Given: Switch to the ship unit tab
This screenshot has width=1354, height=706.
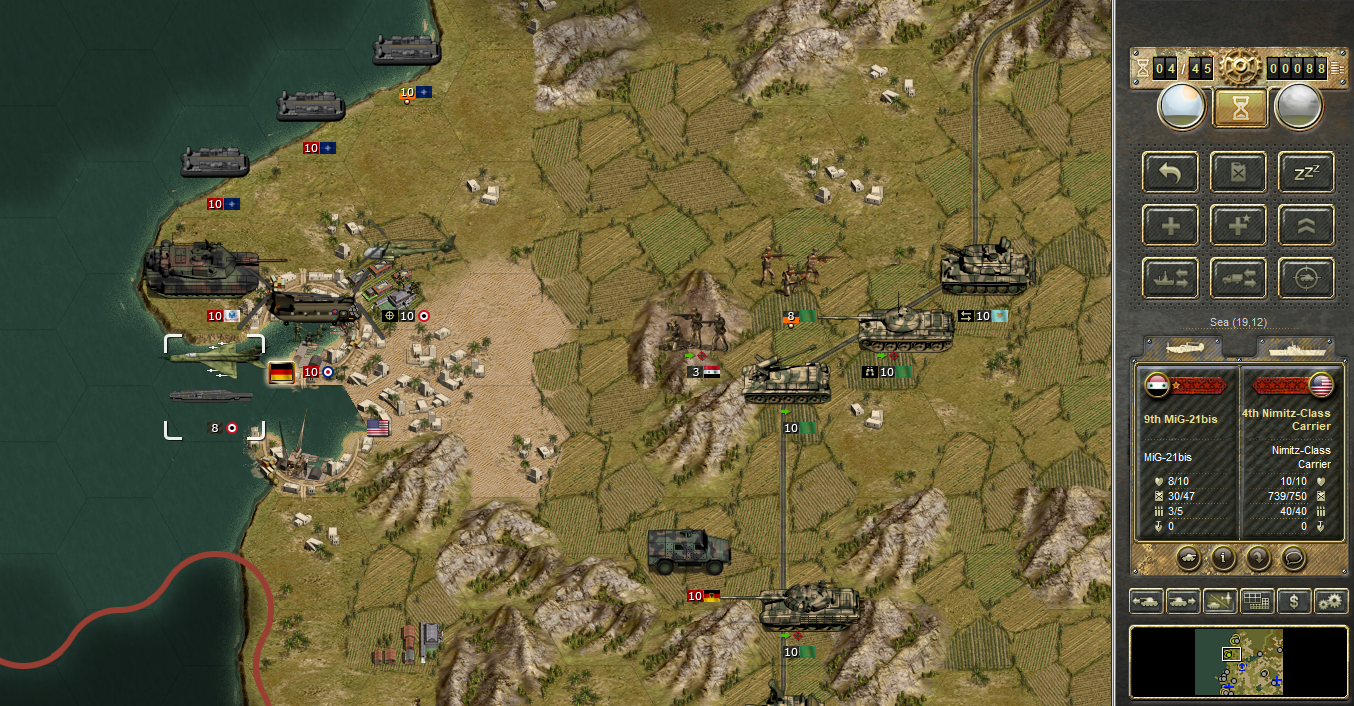Looking at the screenshot, I should pyautogui.click(x=1295, y=347).
